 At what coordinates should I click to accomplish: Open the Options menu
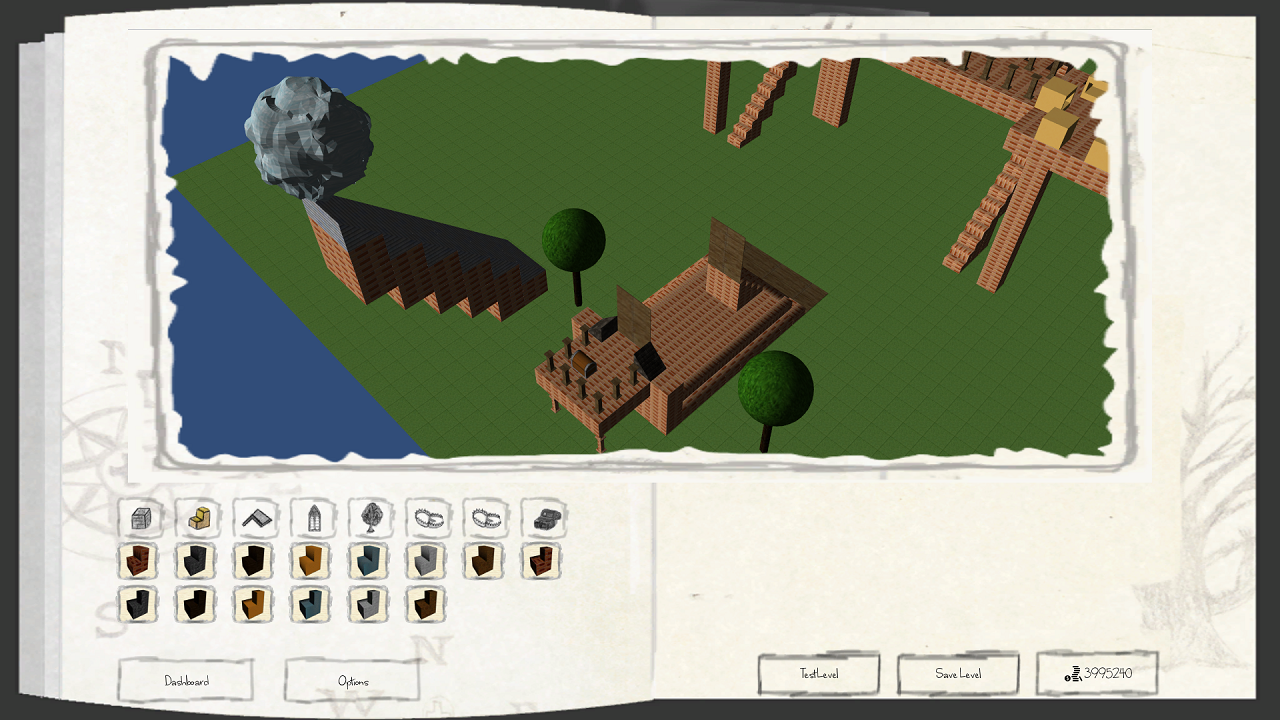(352, 681)
